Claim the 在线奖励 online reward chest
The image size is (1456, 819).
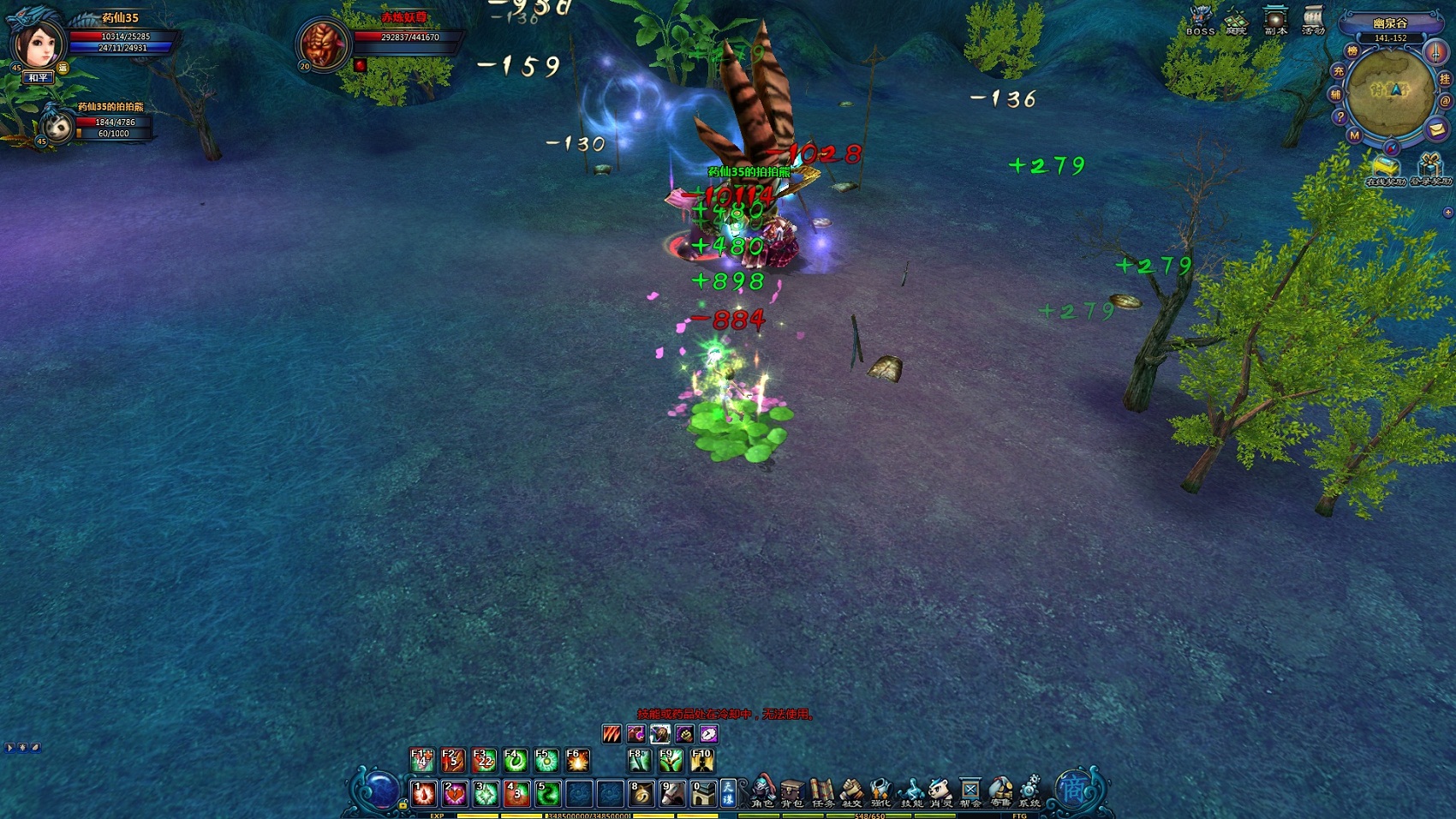tap(1385, 167)
